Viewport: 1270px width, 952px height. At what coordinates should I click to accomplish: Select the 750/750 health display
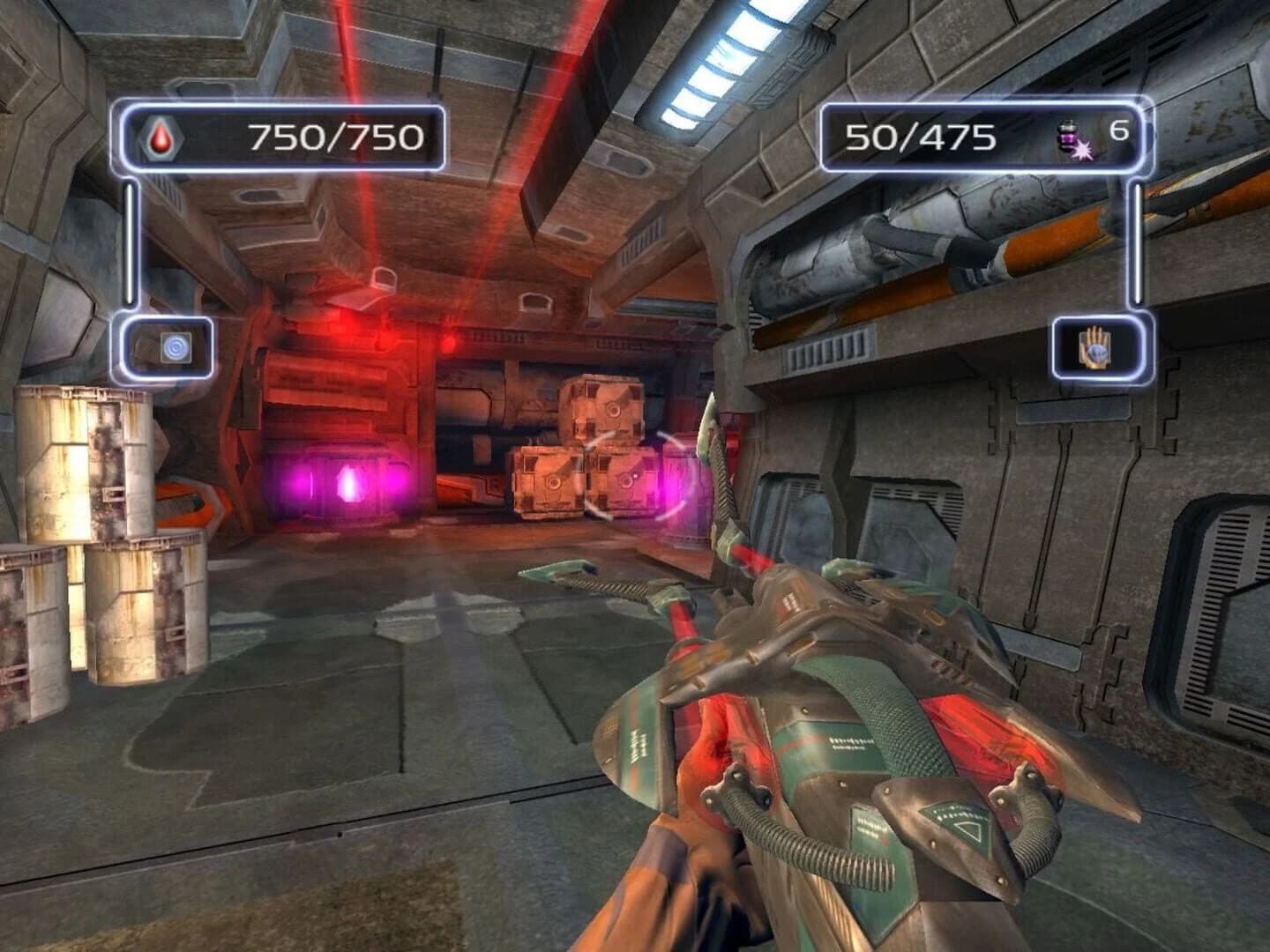335,135
